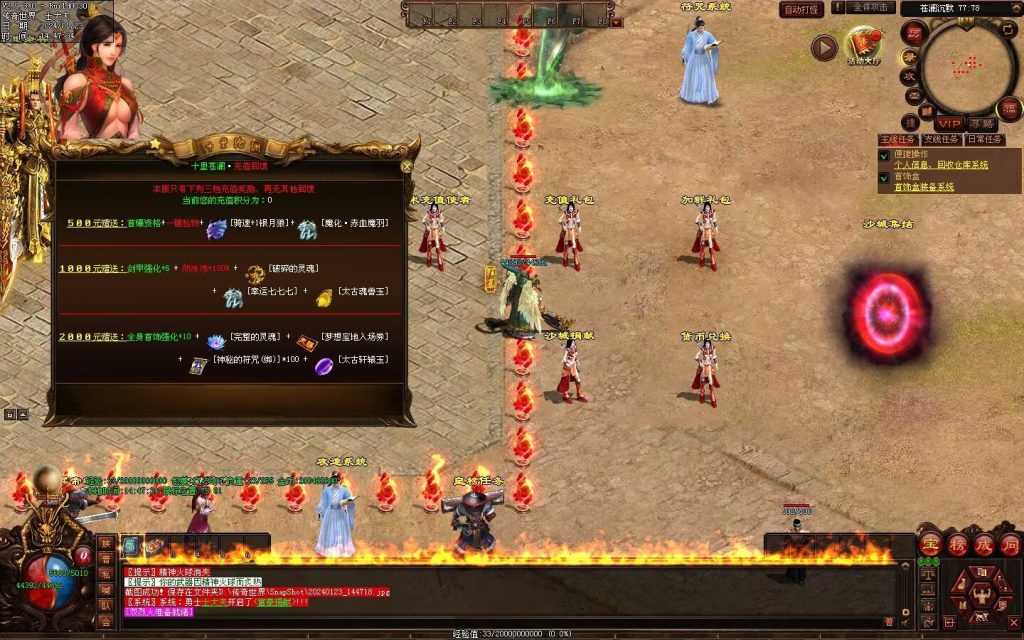
Task: Switch to 主线任务 quest tab
Action: click(898, 140)
